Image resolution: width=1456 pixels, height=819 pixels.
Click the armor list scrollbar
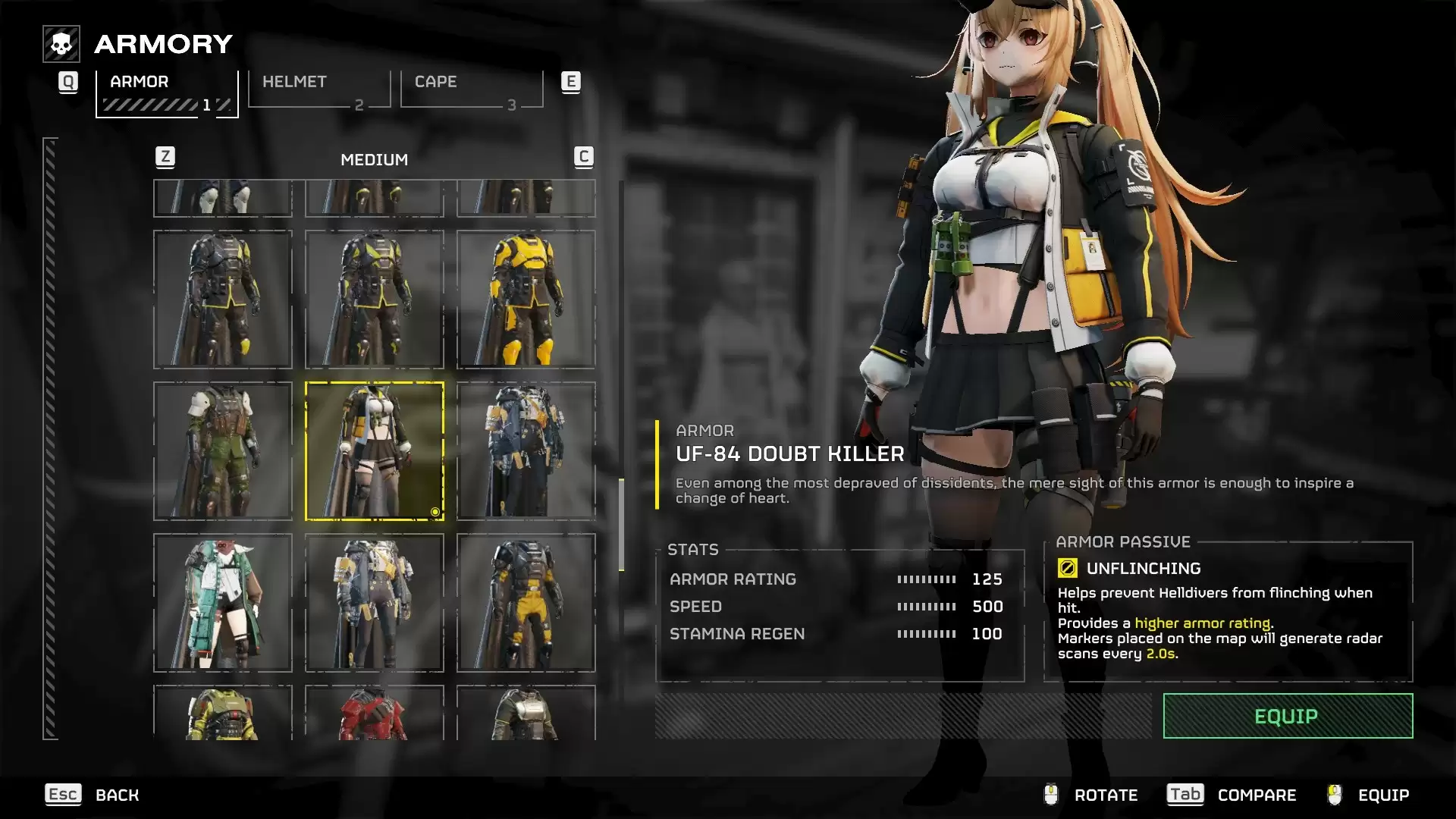pos(622,525)
